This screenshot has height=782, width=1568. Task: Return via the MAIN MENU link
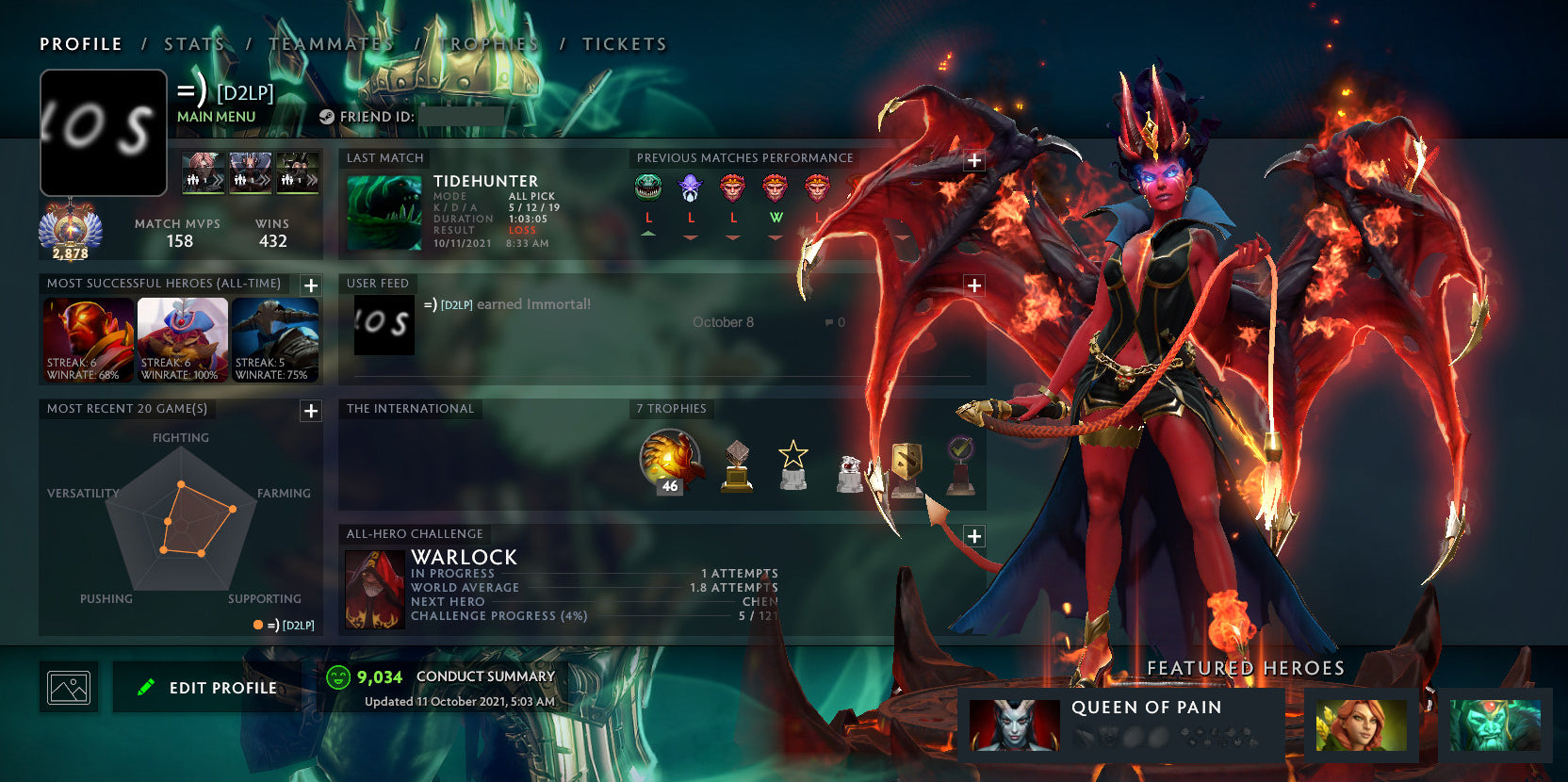(215, 116)
